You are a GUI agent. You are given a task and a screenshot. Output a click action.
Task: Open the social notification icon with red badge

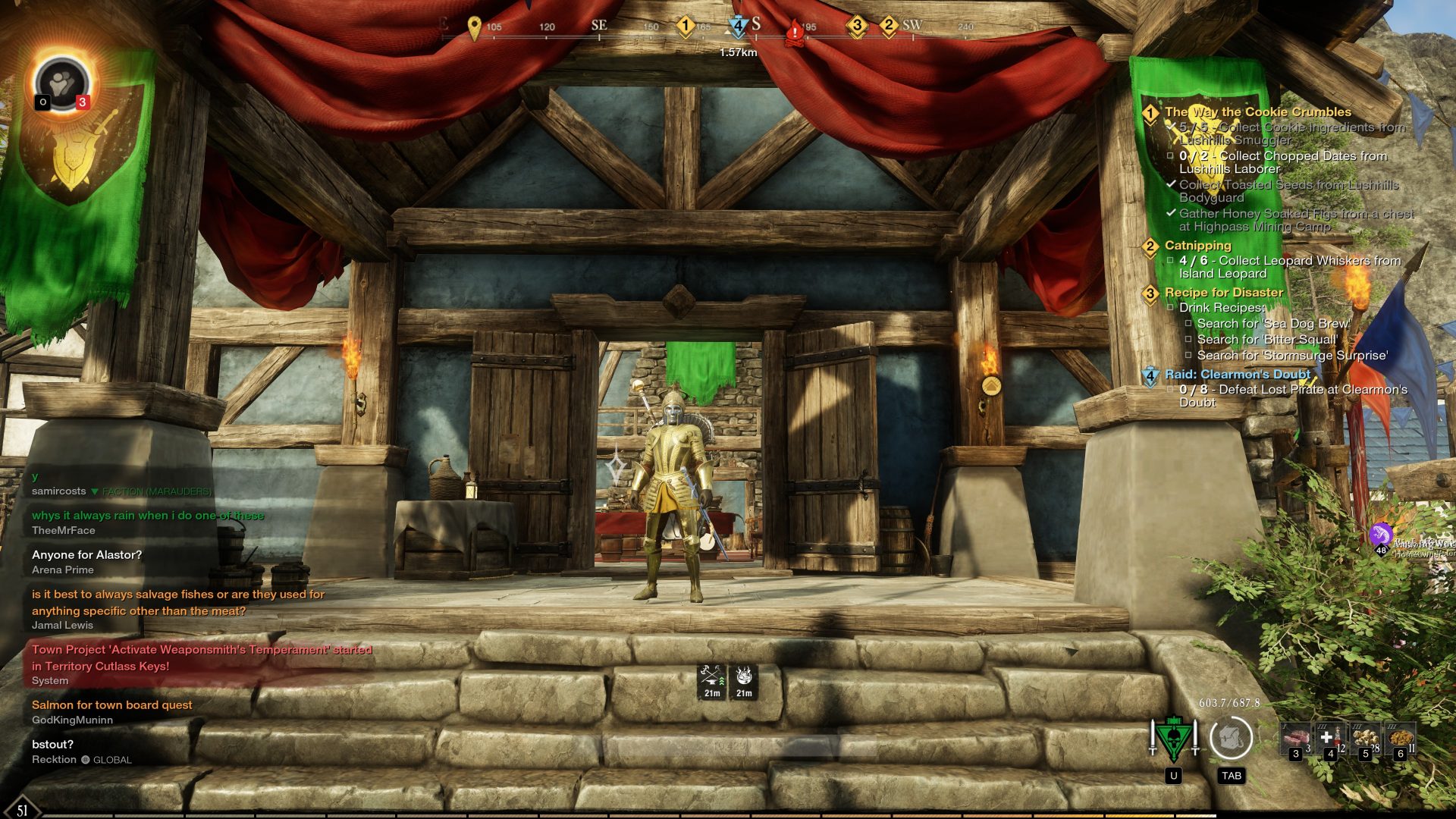(62, 85)
